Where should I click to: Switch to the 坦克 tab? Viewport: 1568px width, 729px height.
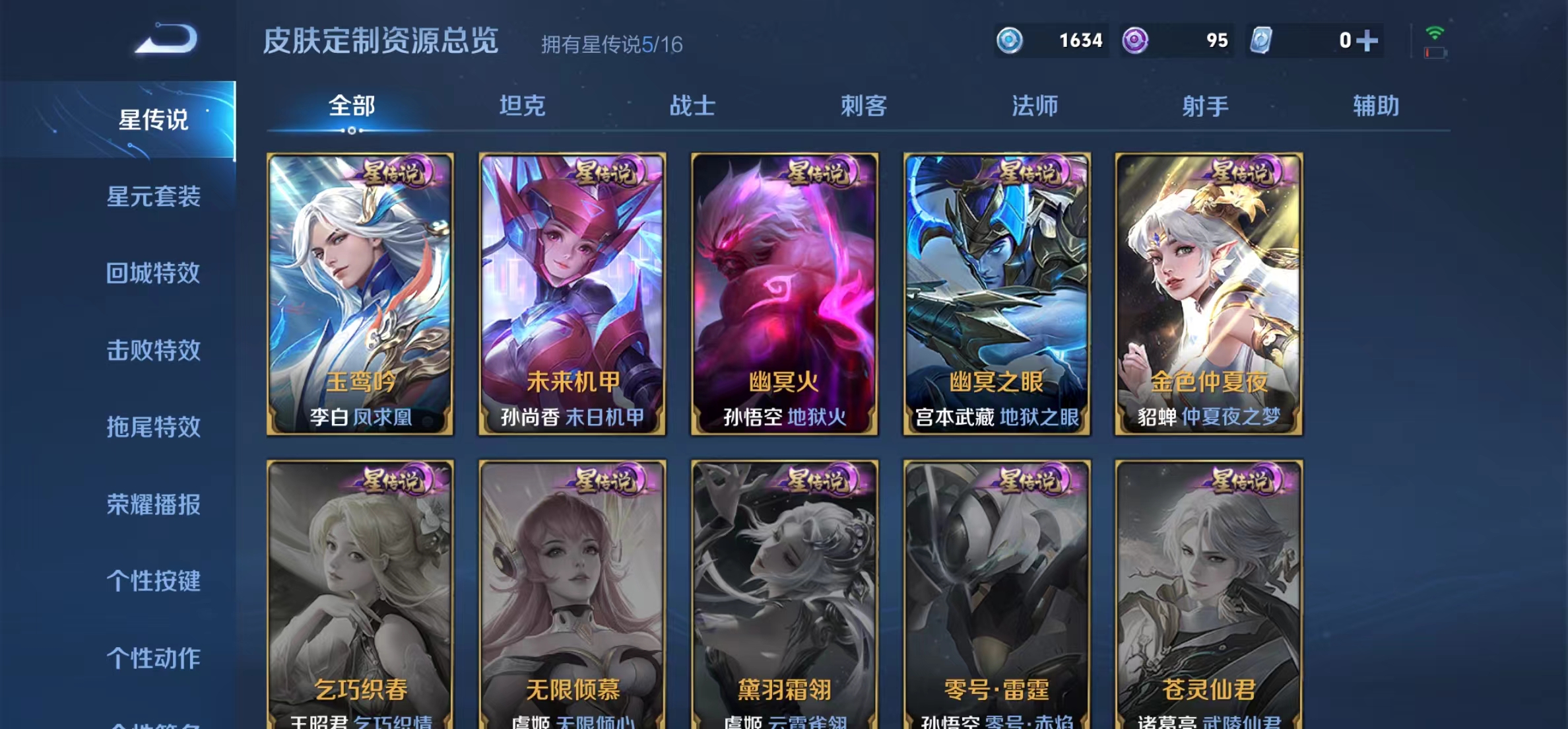(523, 106)
